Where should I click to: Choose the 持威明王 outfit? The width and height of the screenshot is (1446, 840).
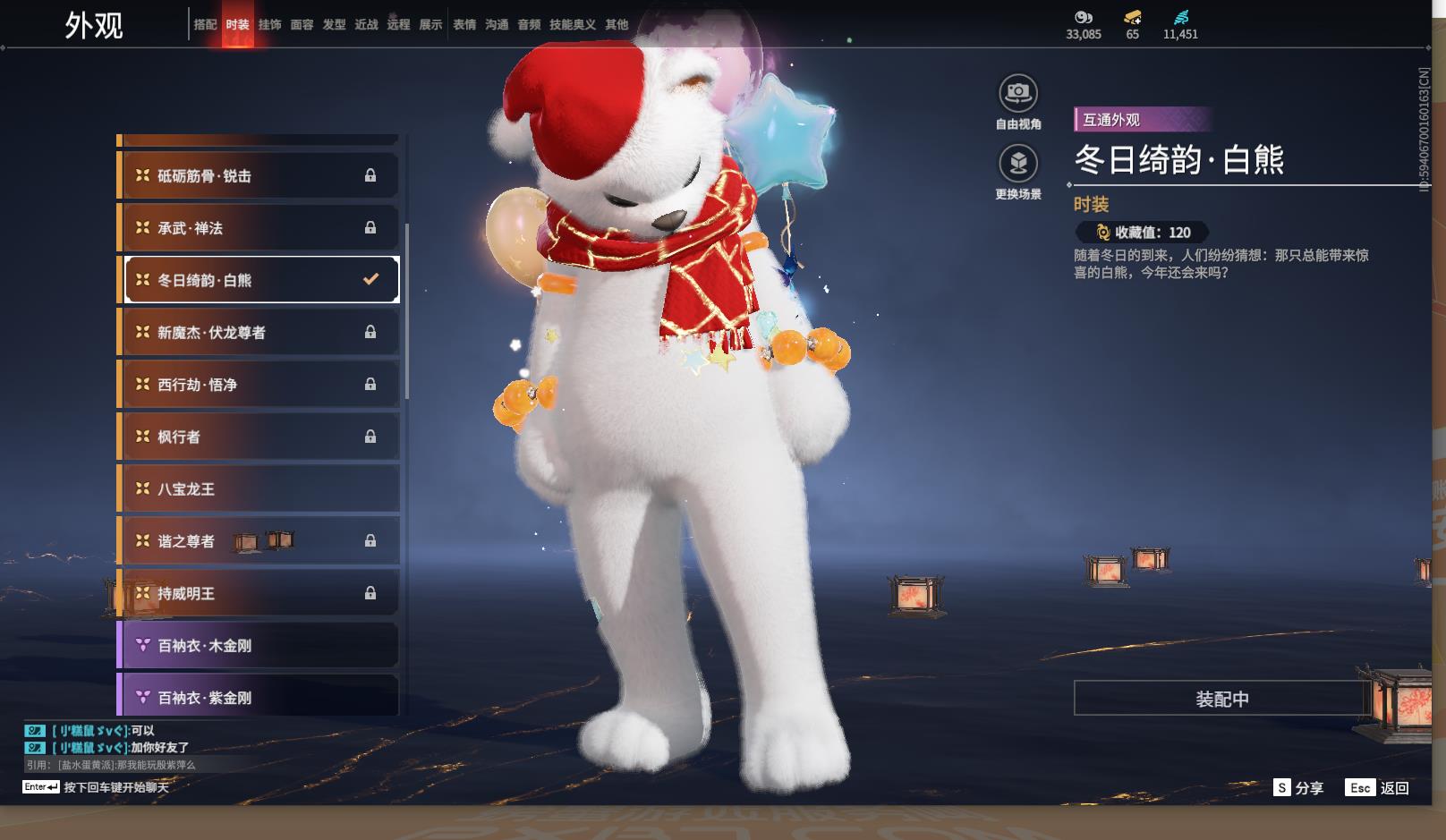[259, 593]
